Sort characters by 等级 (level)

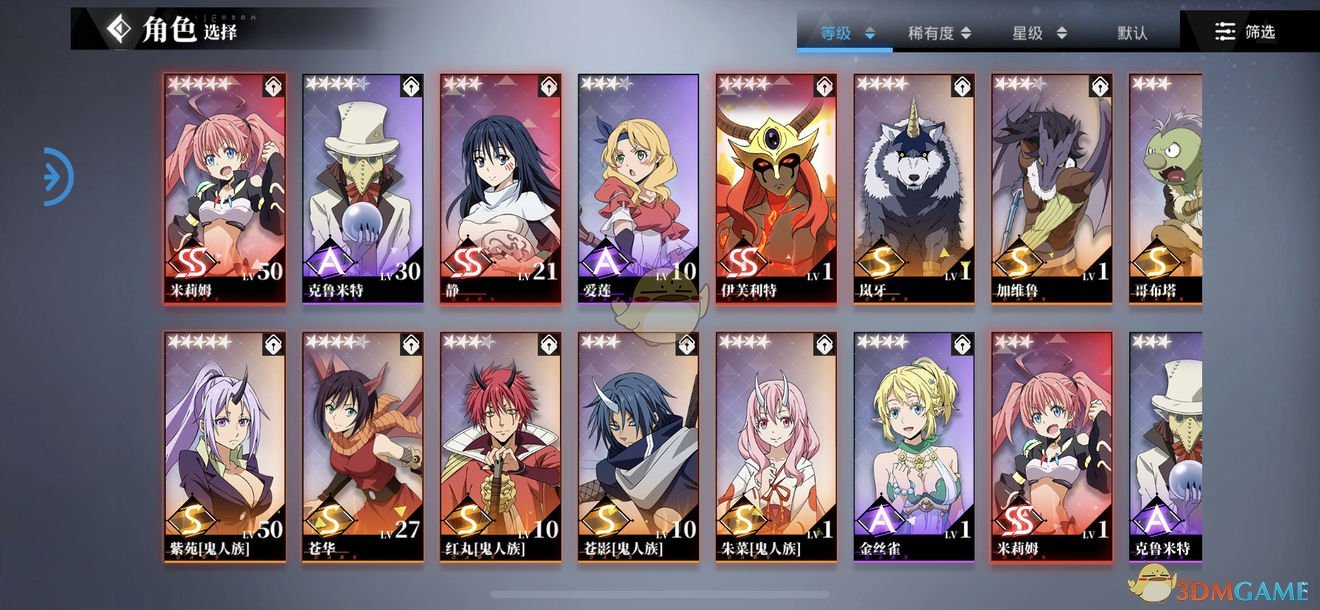point(846,33)
